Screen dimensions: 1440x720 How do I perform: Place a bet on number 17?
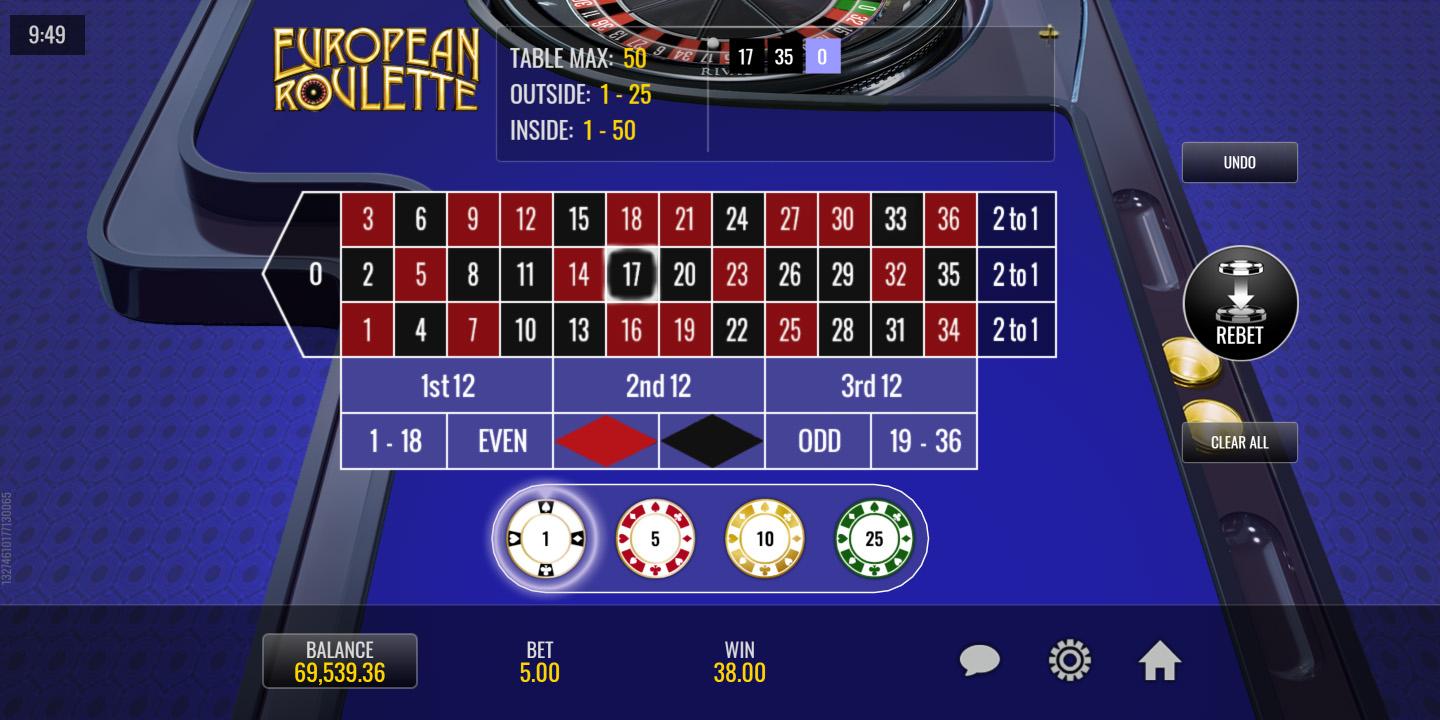coord(631,274)
